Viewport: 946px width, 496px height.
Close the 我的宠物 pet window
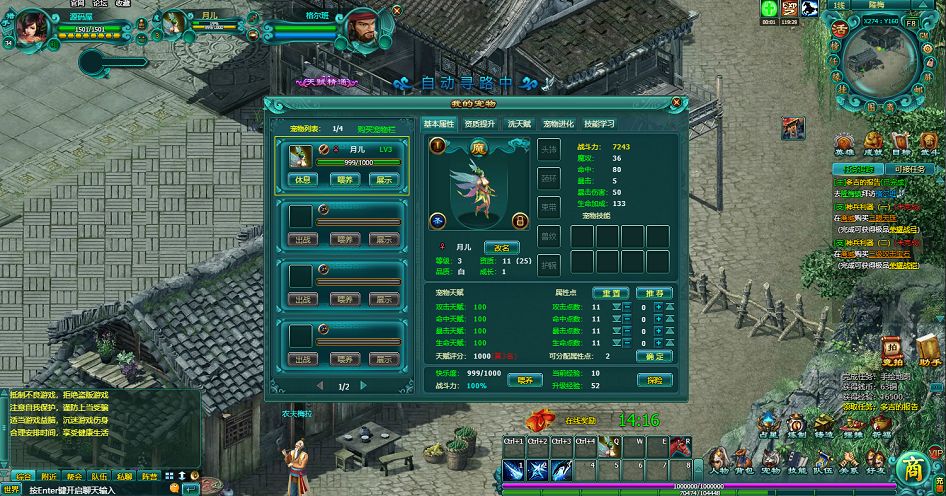(677, 102)
